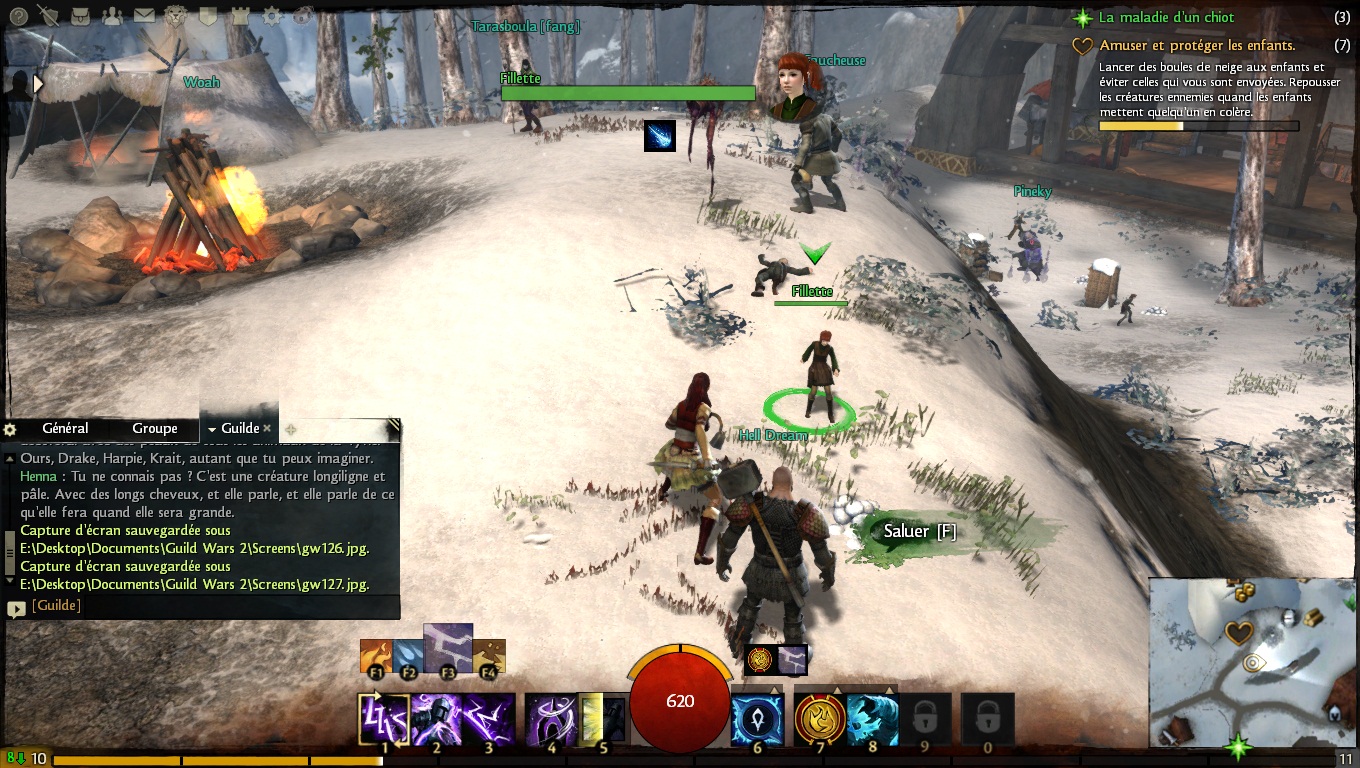Close the Guilde chat tab

coord(267,429)
